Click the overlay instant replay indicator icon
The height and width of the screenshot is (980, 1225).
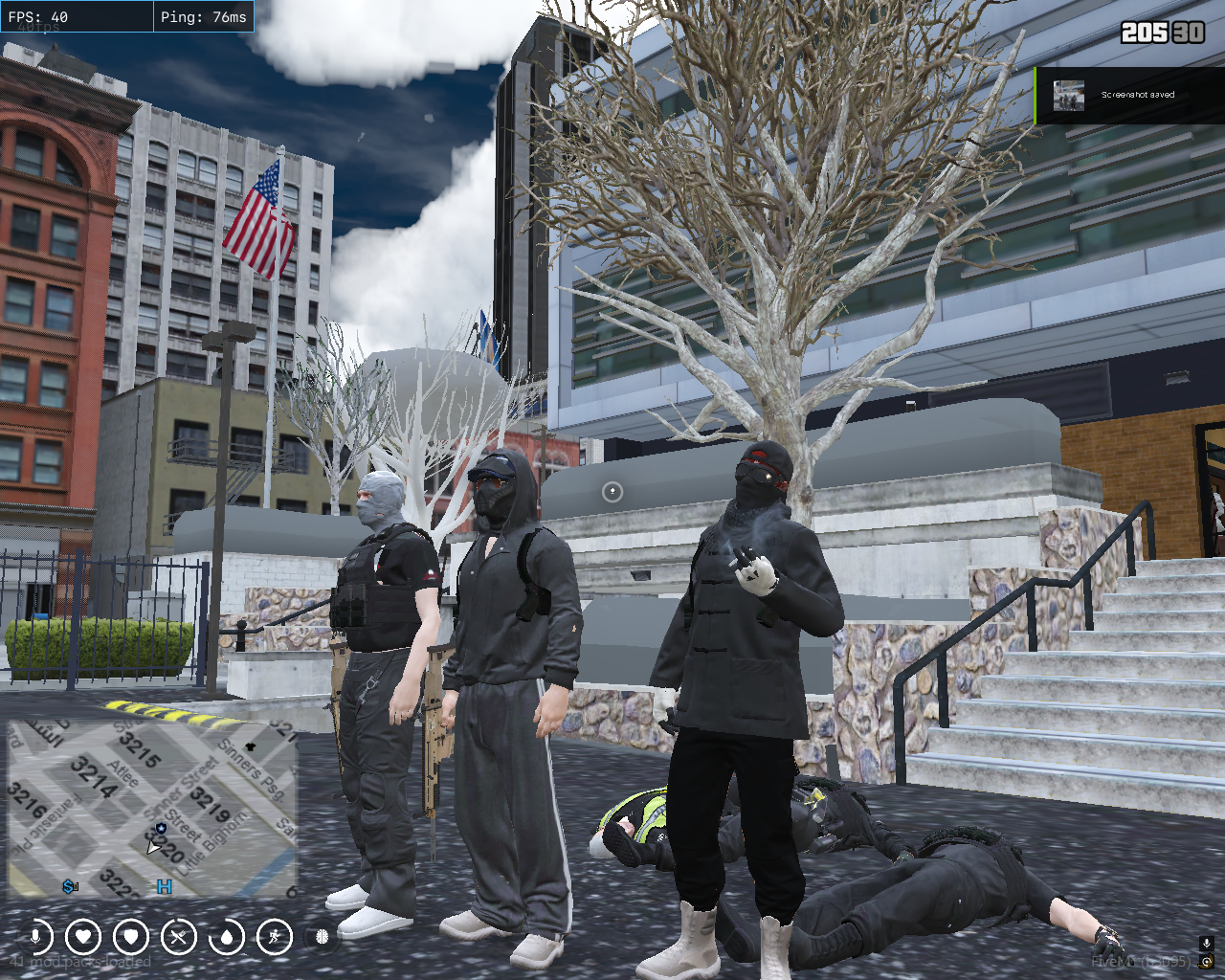click(1206, 962)
